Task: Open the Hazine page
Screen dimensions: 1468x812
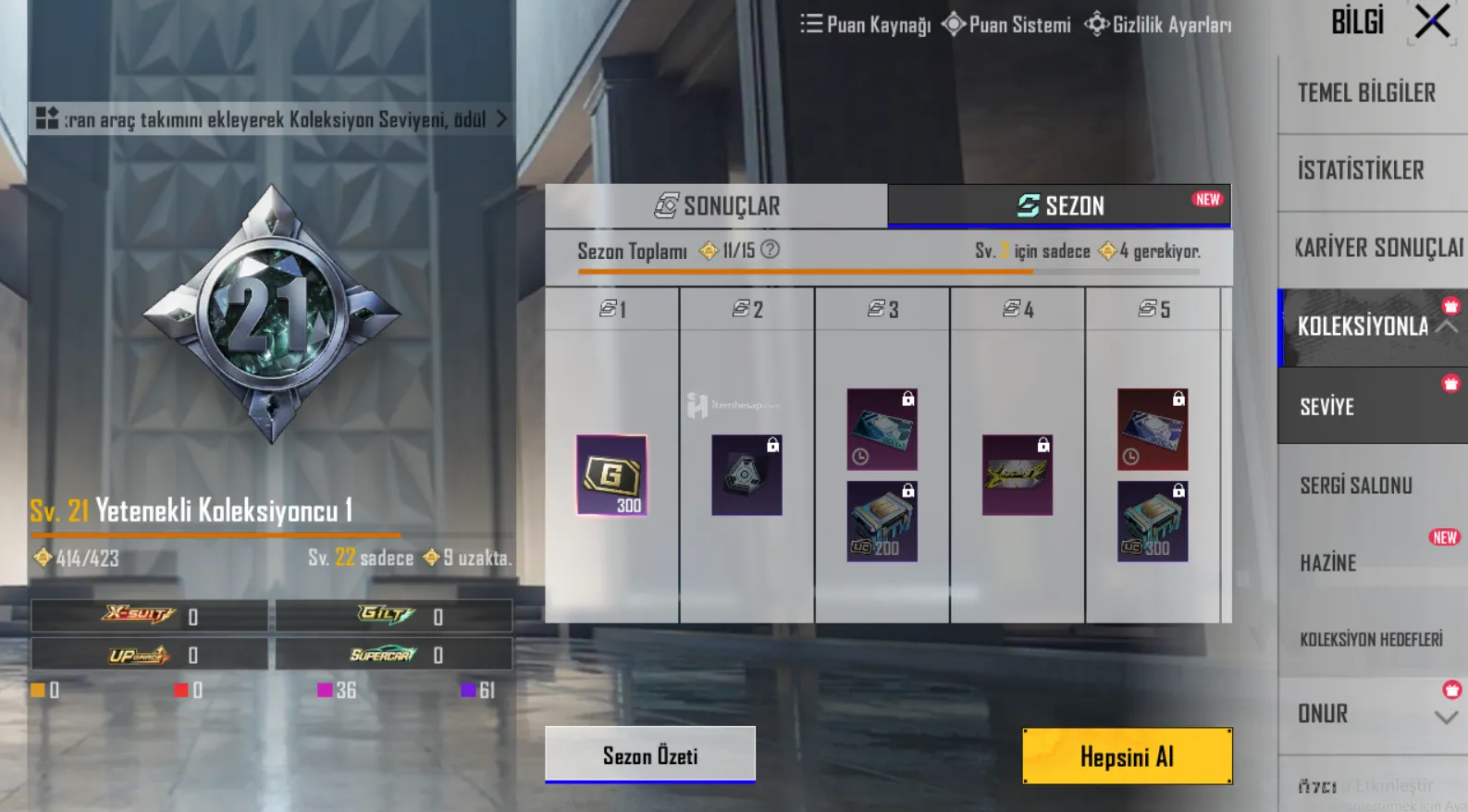Action: (x=1328, y=562)
